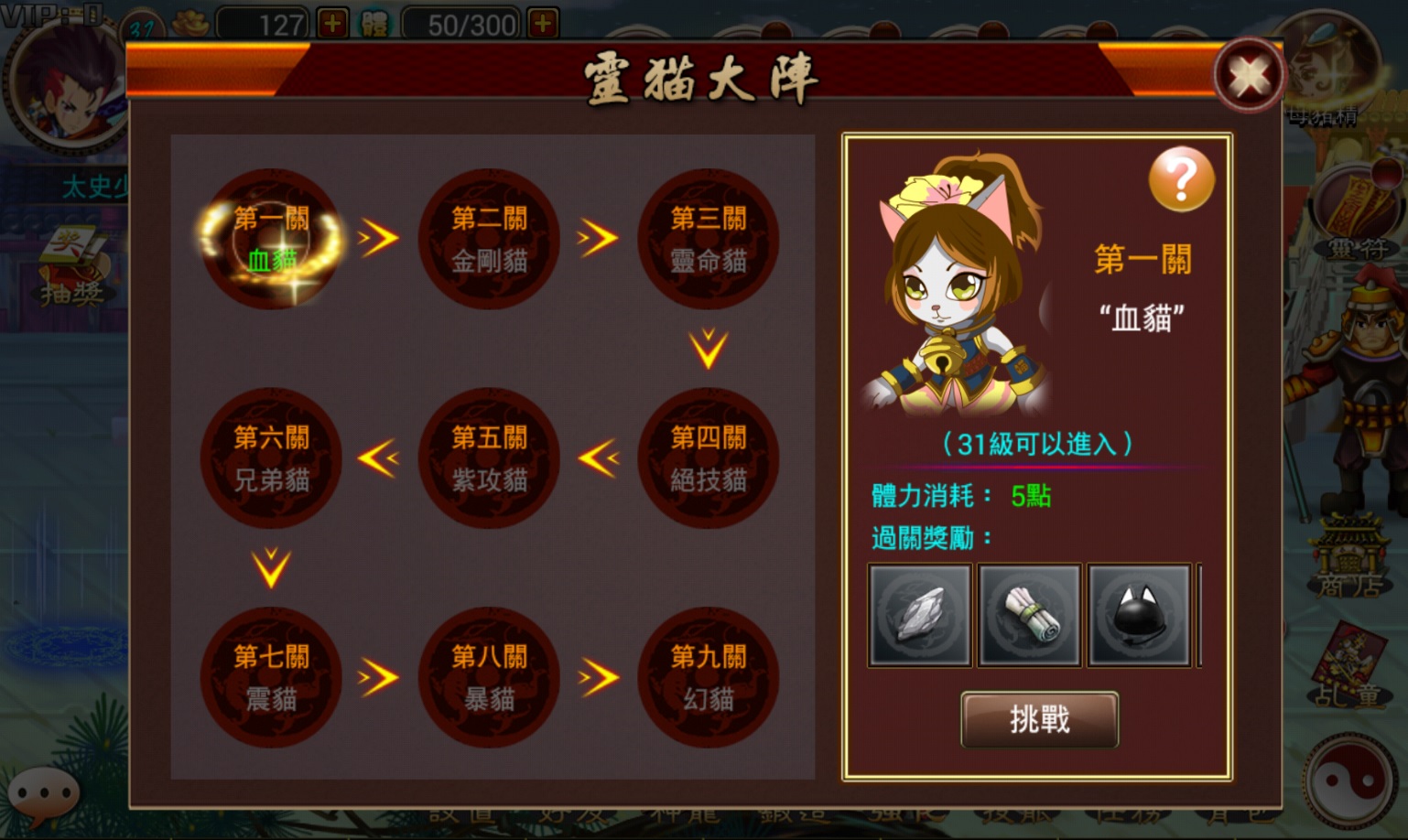This screenshot has width=1408, height=840.
Task: Pick stage 第四關 絕技貓
Action: pos(708,458)
